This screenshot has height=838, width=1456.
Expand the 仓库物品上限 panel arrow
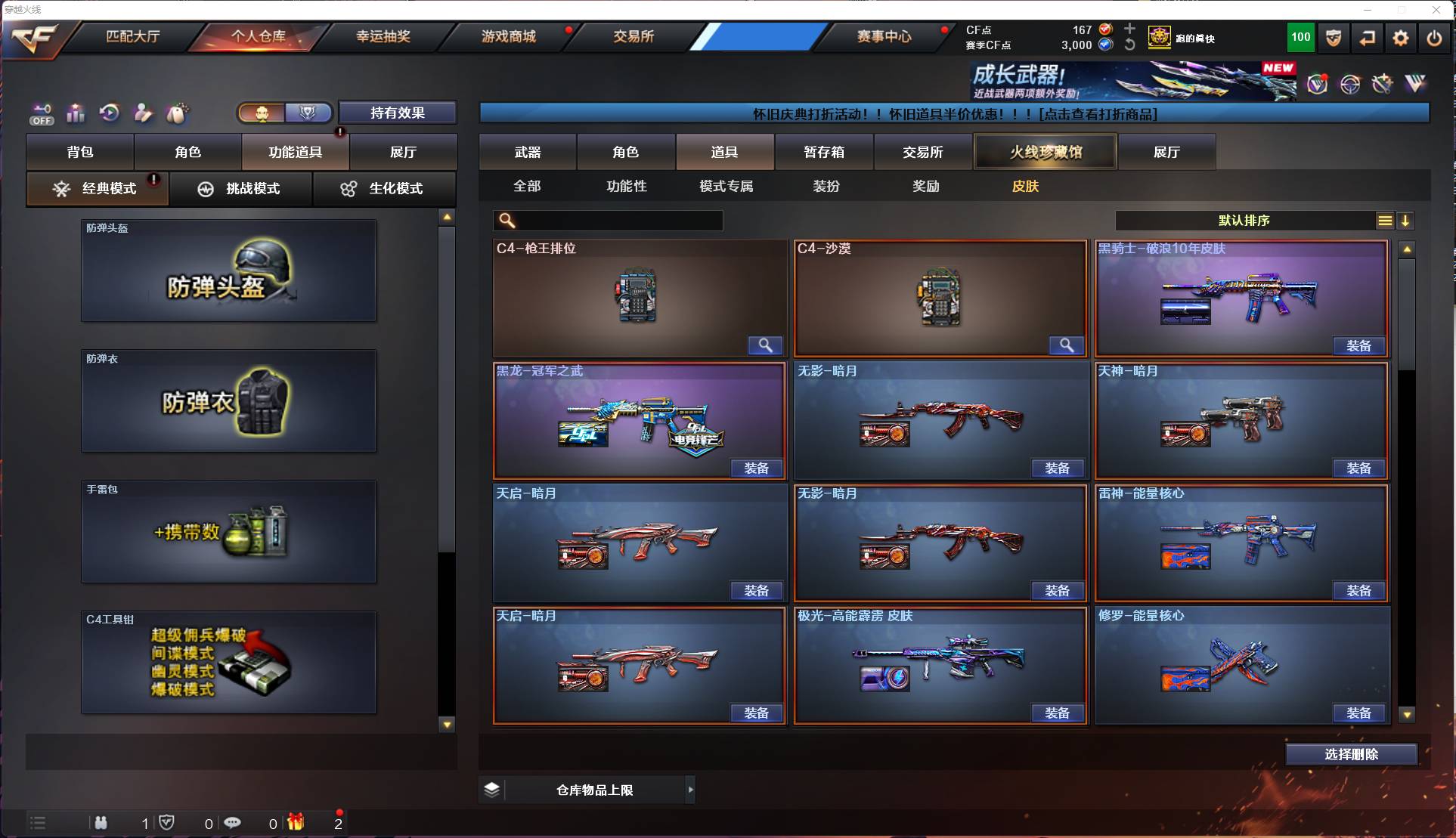tap(691, 790)
